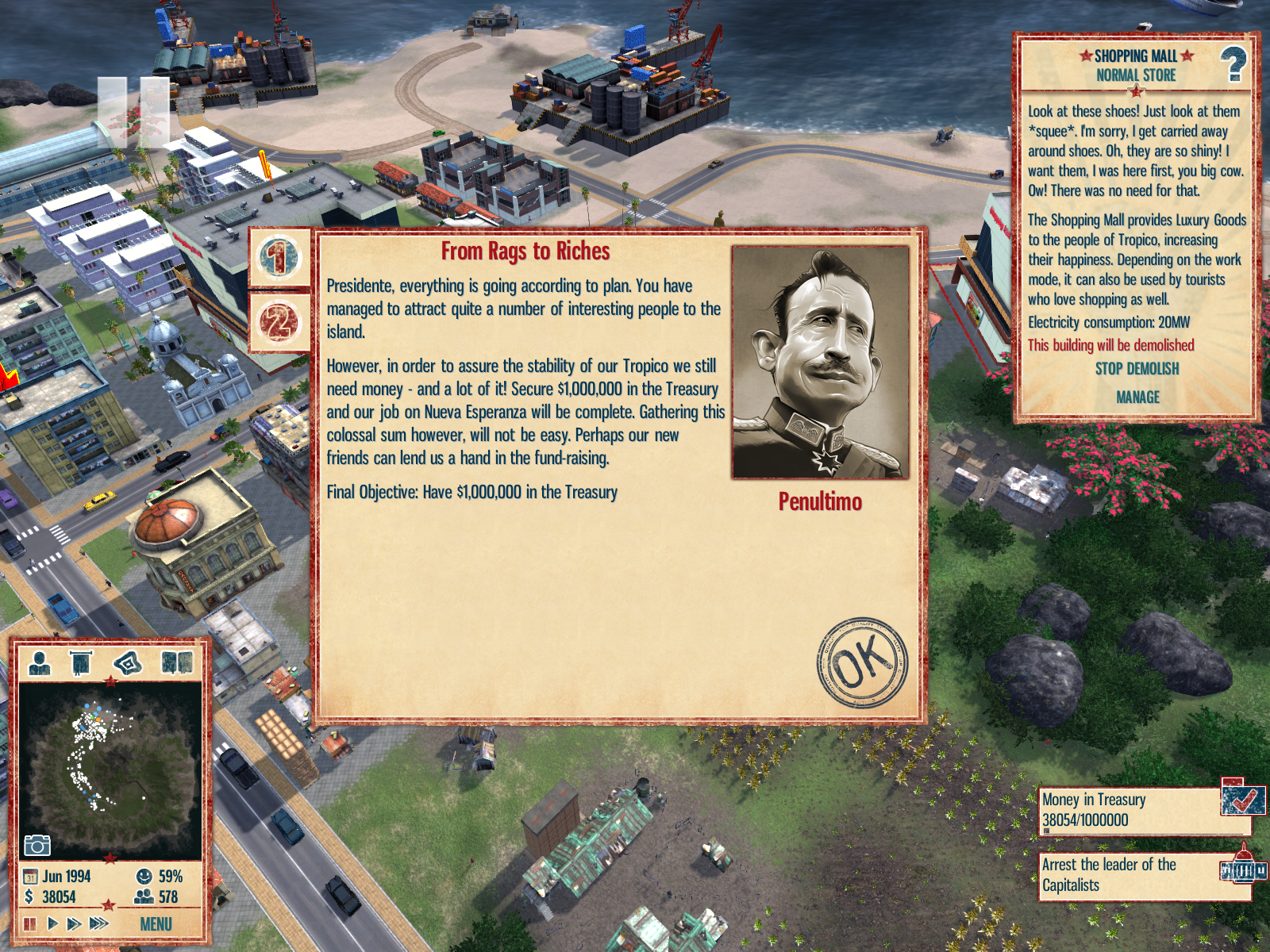Open the person silhouette avatar icon
This screenshot has width=1270, height=952.
click(x=39, y=662)
